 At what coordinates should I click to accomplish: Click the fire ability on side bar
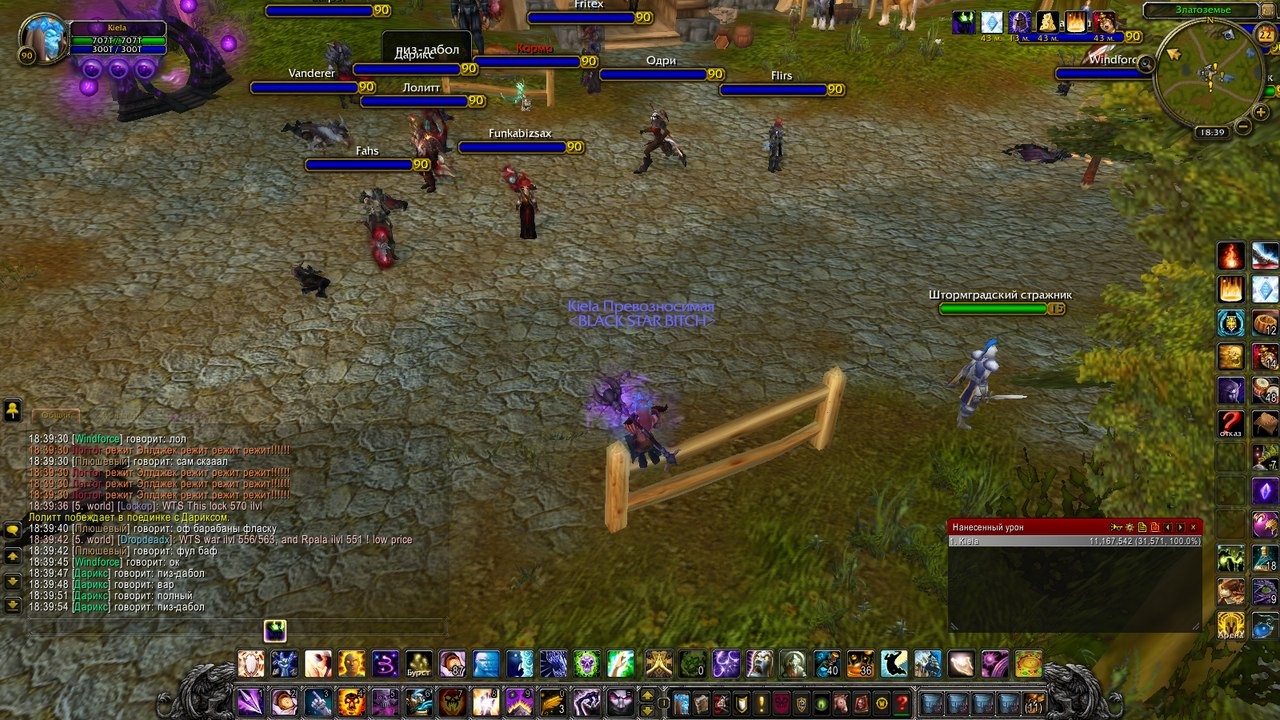click(1231, 256)
